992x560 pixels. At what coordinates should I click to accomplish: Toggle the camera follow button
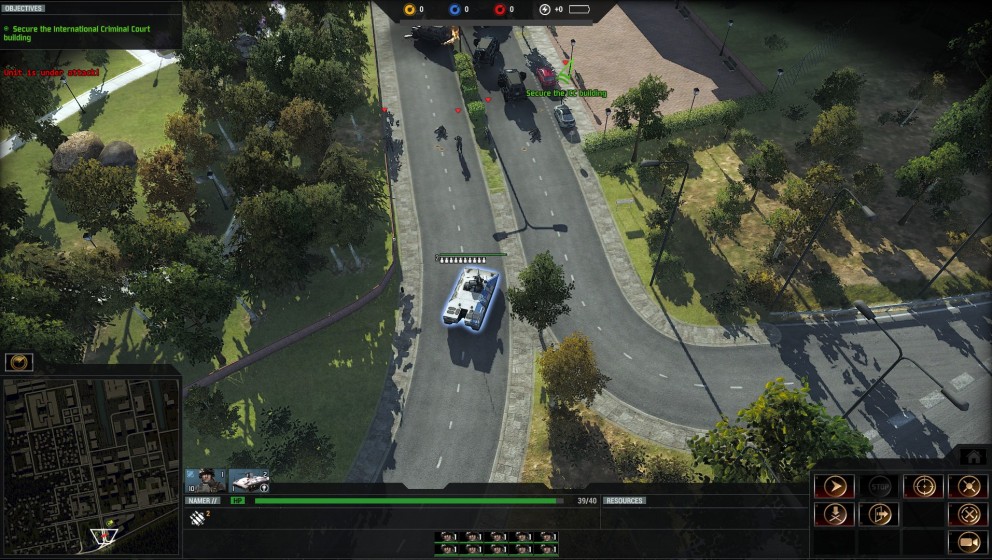[x=968, y=542]
